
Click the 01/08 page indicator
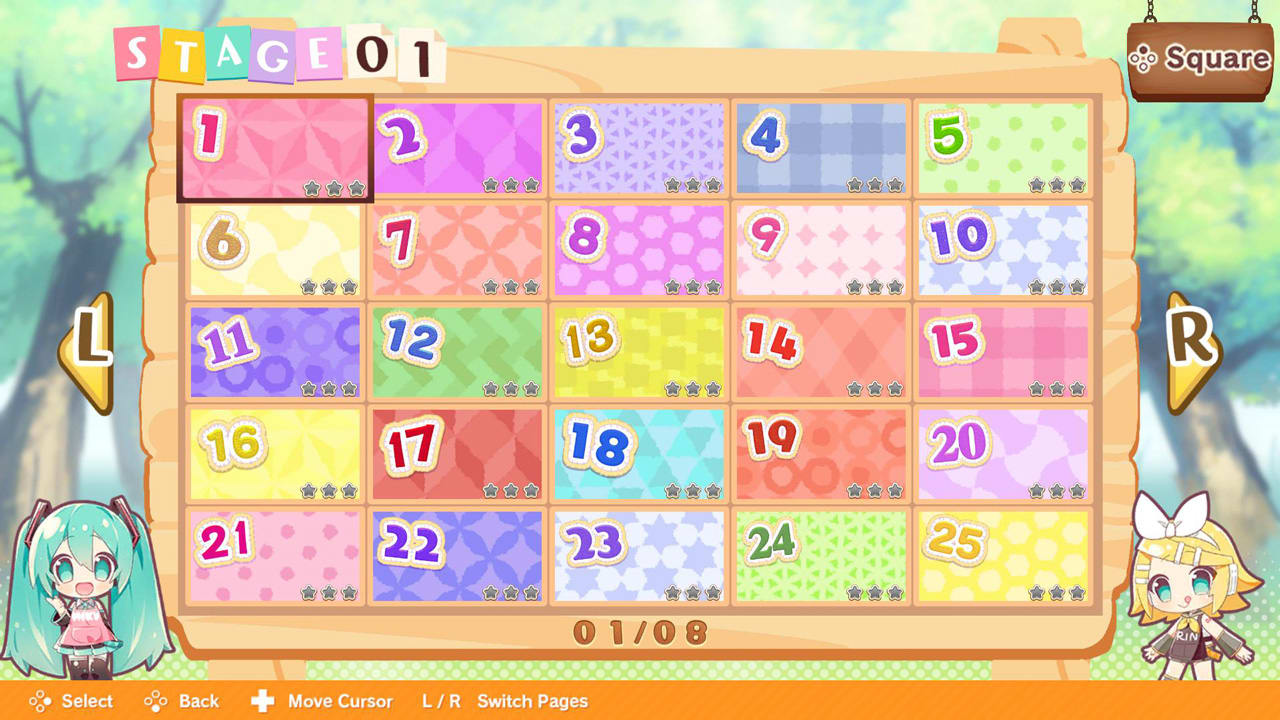pyautogui.click(x=640, y=630)
